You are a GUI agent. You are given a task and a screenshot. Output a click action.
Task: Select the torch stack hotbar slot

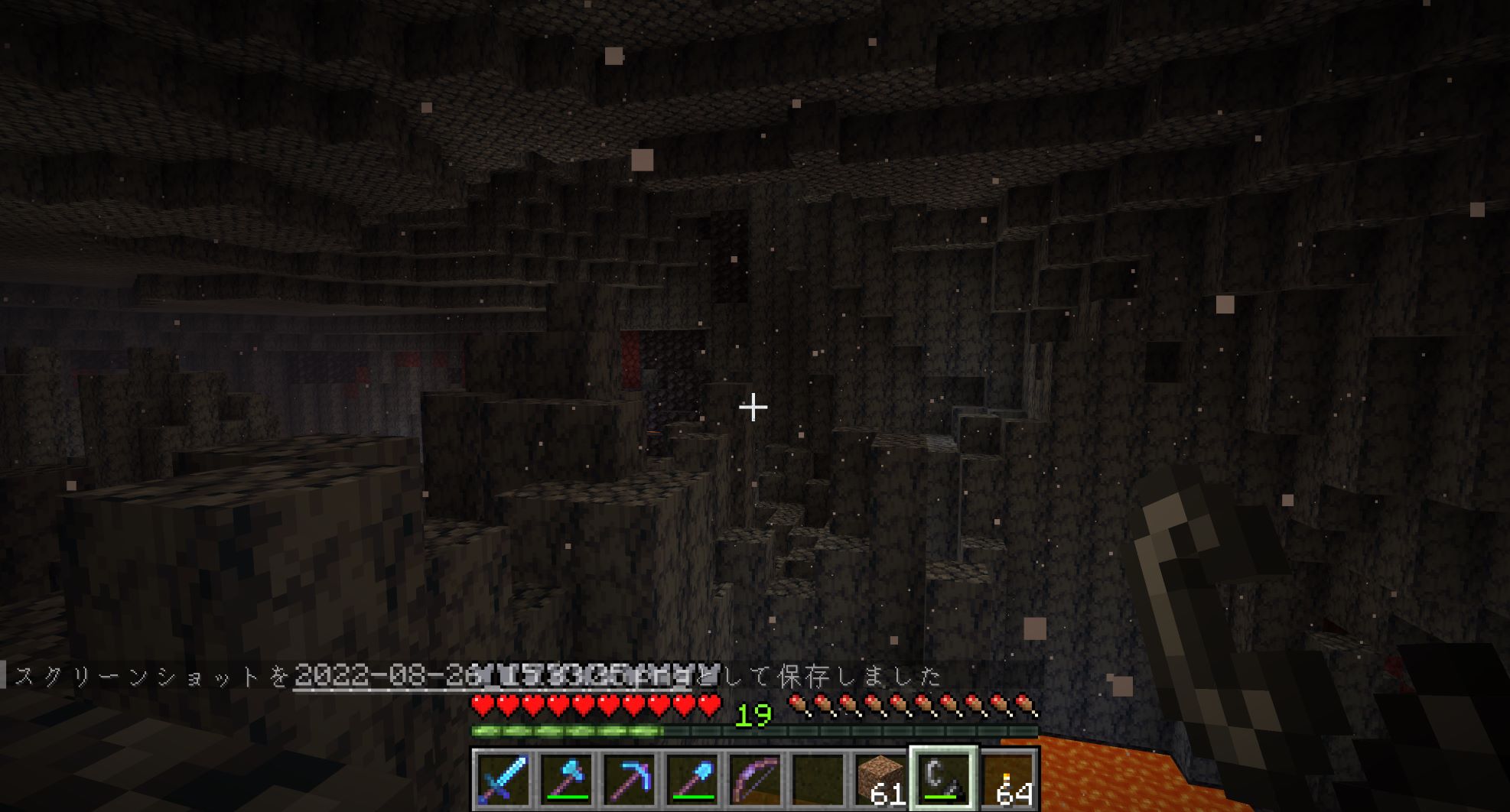click(1007, 778)
